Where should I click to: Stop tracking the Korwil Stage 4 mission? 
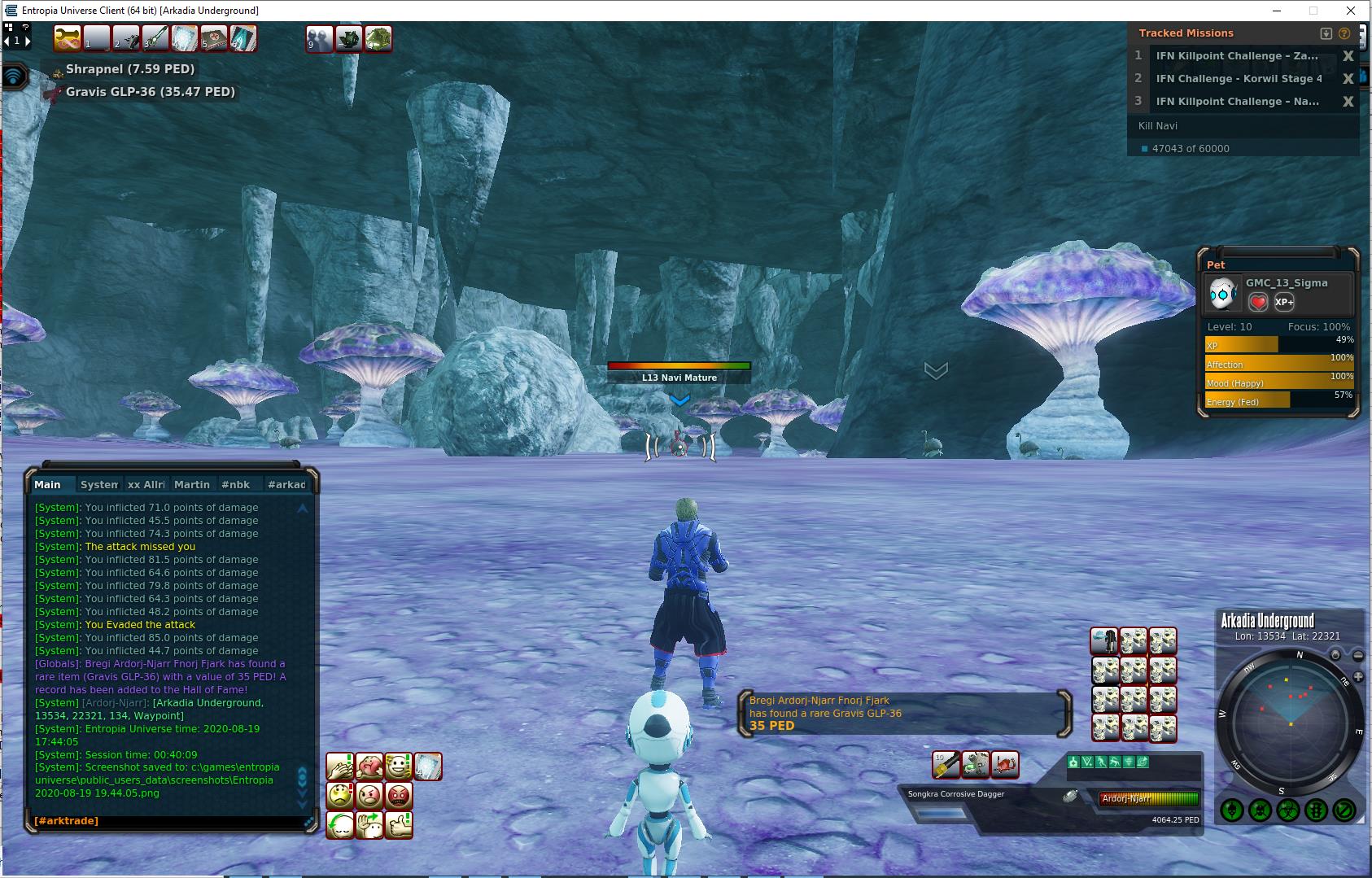1348,79
